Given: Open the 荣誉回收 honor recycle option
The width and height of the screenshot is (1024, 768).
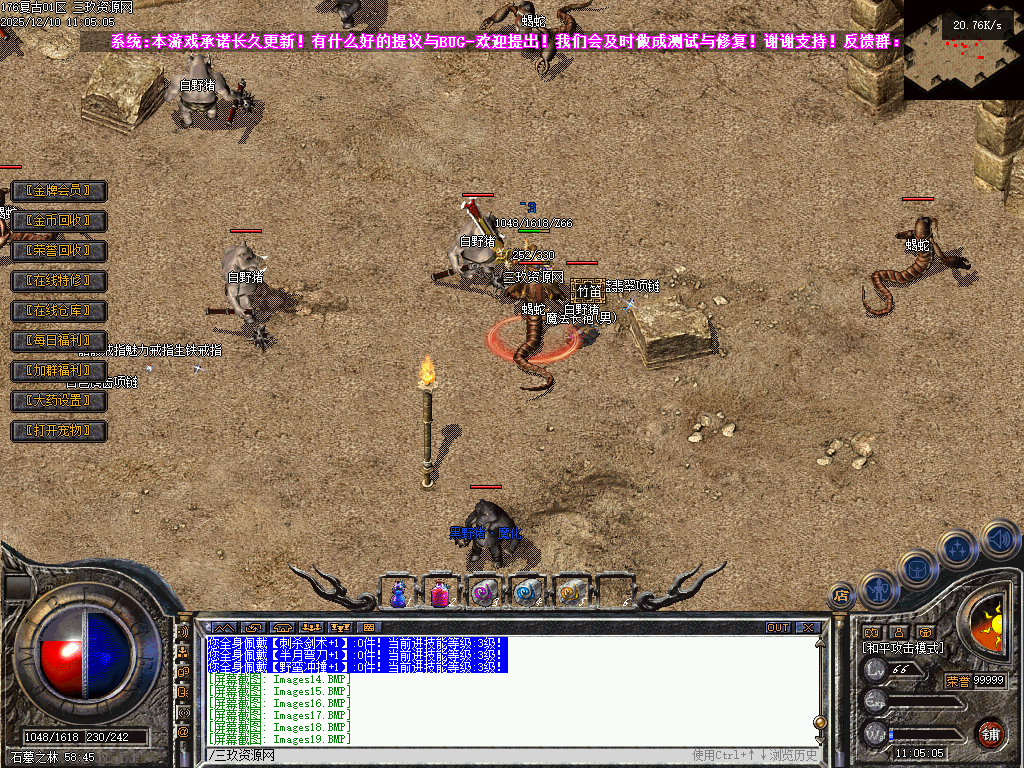Looking at the screenshot, I should click(x=58, y=251).
